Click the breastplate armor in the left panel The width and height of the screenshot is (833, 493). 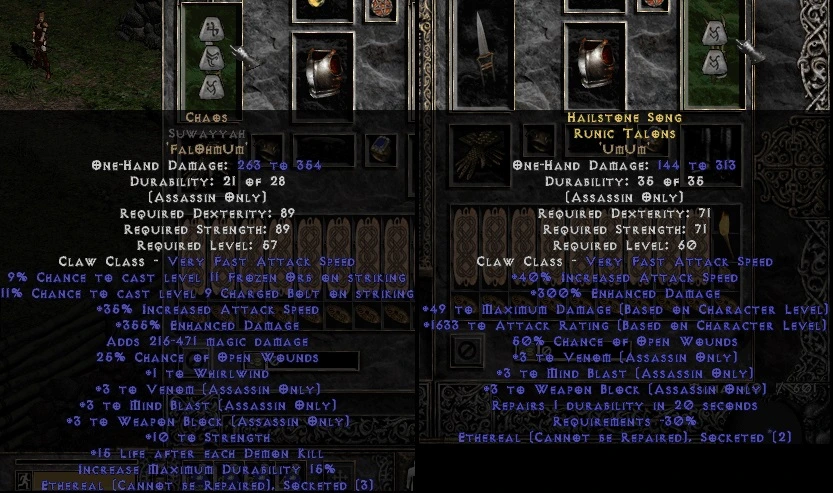(323, 76)
